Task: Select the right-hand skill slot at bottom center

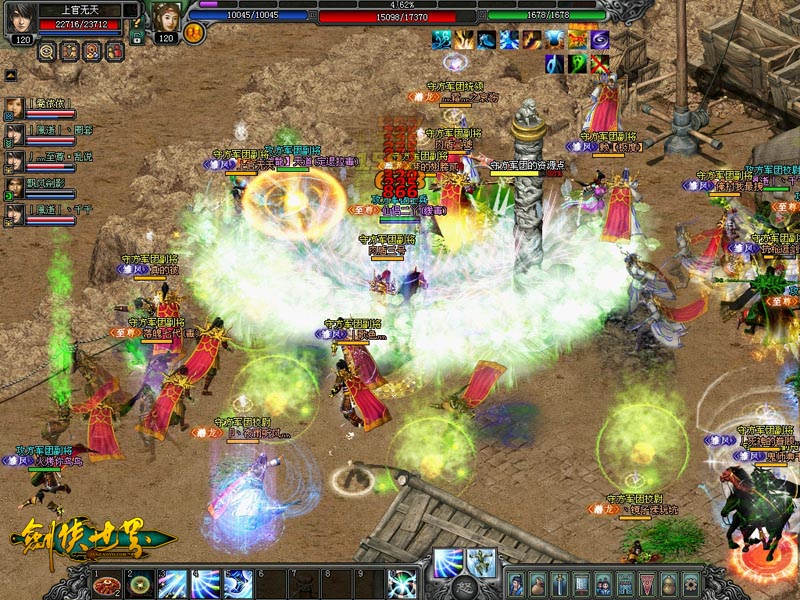Action: [481, 561]
